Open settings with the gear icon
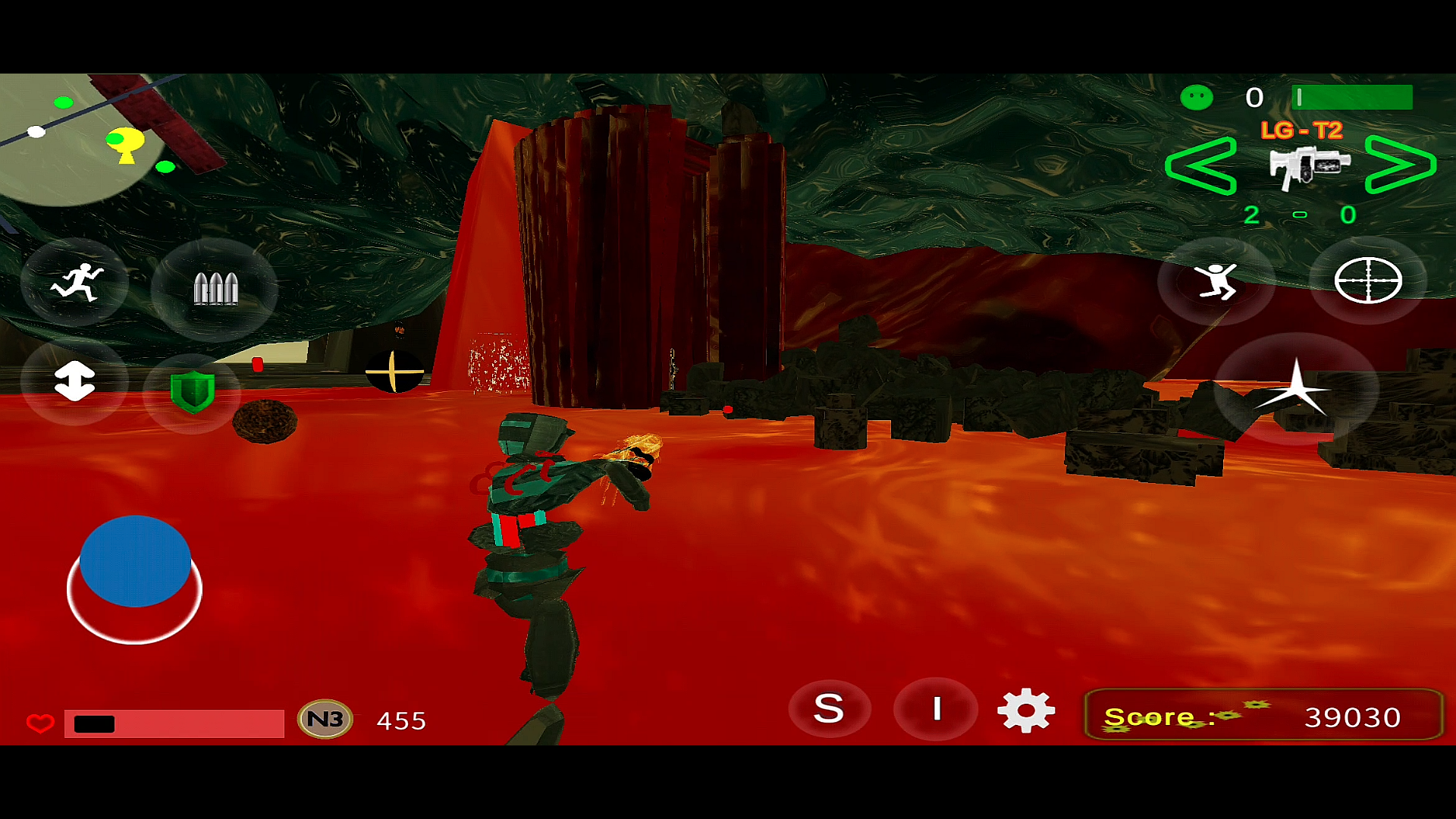The image size is (1456, 819). click(1026, 711)
